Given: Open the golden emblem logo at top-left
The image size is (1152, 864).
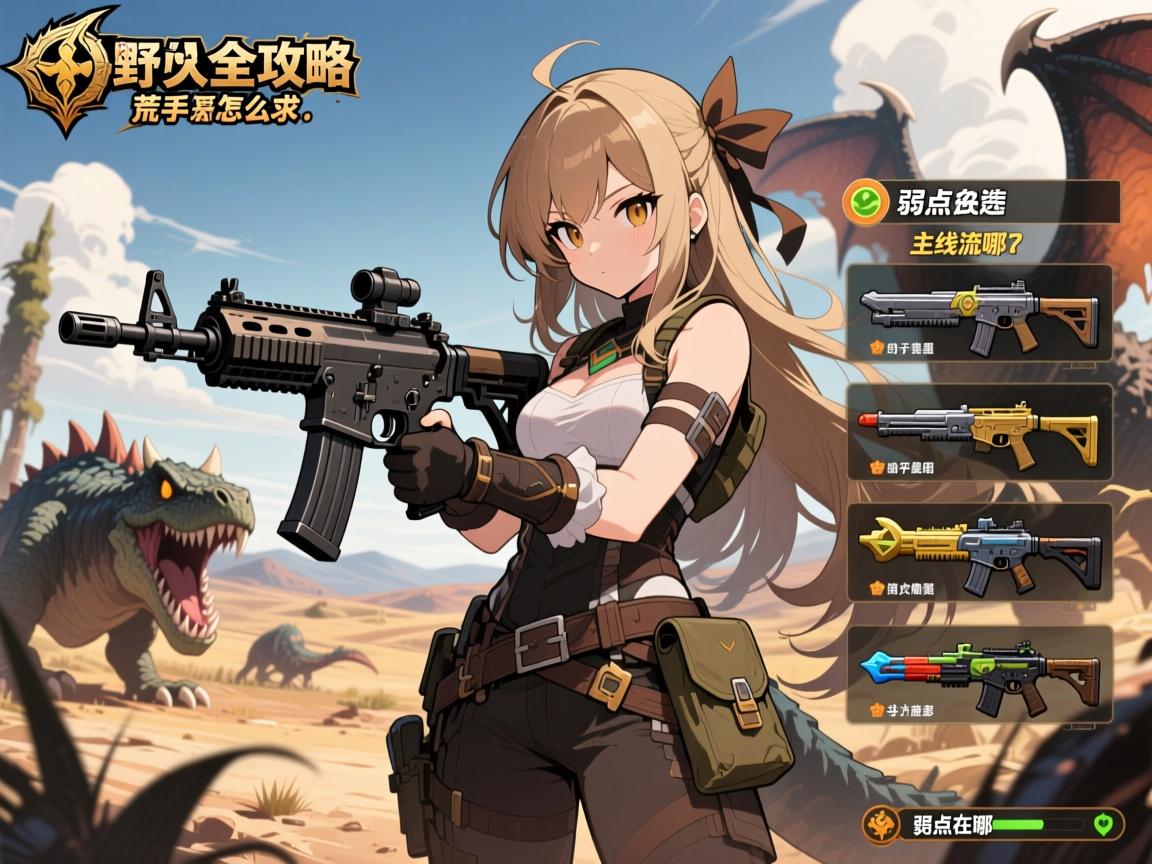Looking at the screenshot, I should click(60, 68).
